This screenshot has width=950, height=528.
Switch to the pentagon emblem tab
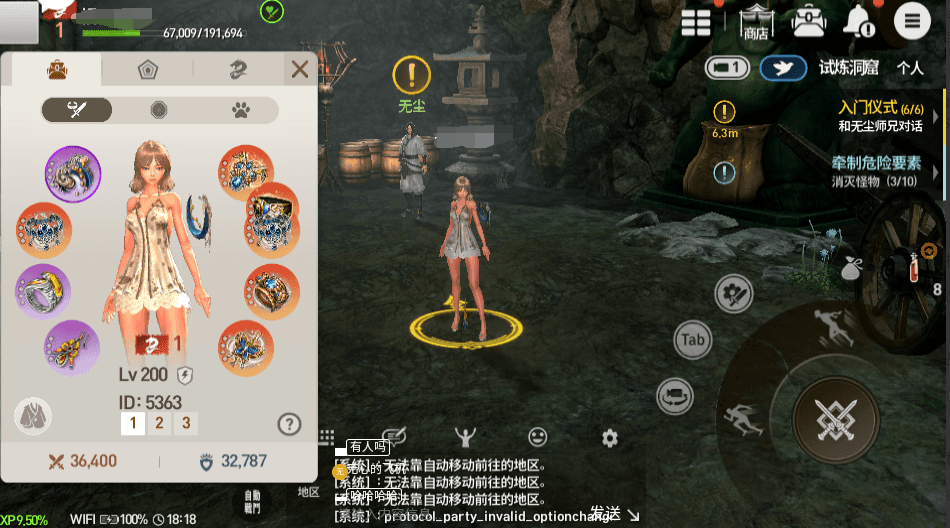point(148,70)
